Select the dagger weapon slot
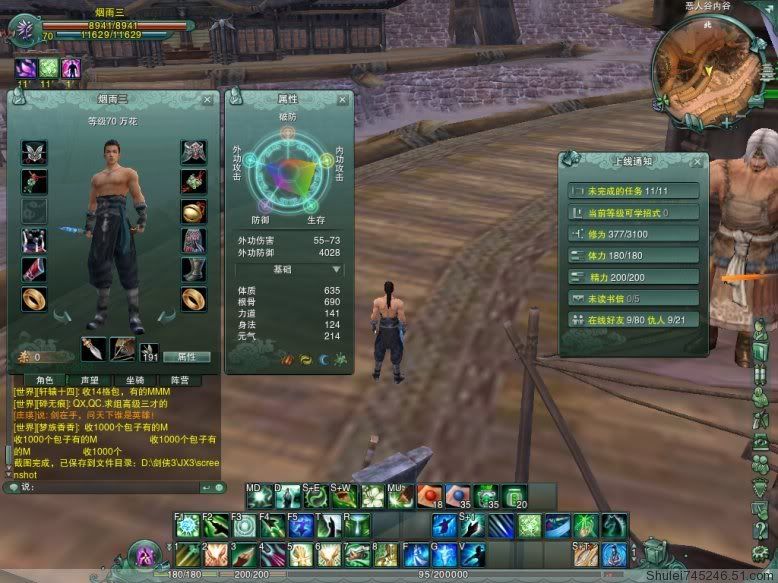Viewport: 778px width, 583px height. [94, 350]
